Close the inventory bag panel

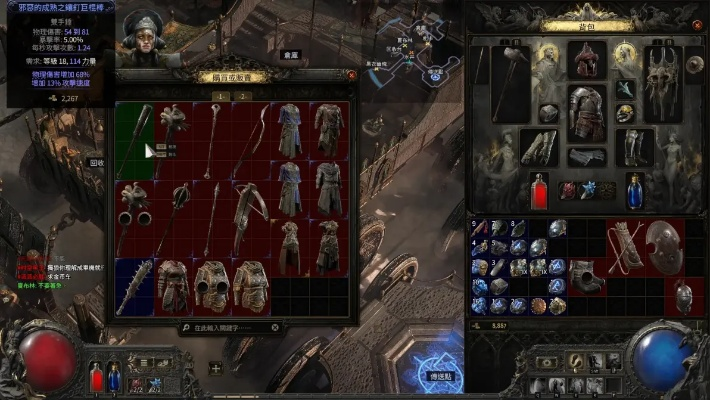coord(697,28)
